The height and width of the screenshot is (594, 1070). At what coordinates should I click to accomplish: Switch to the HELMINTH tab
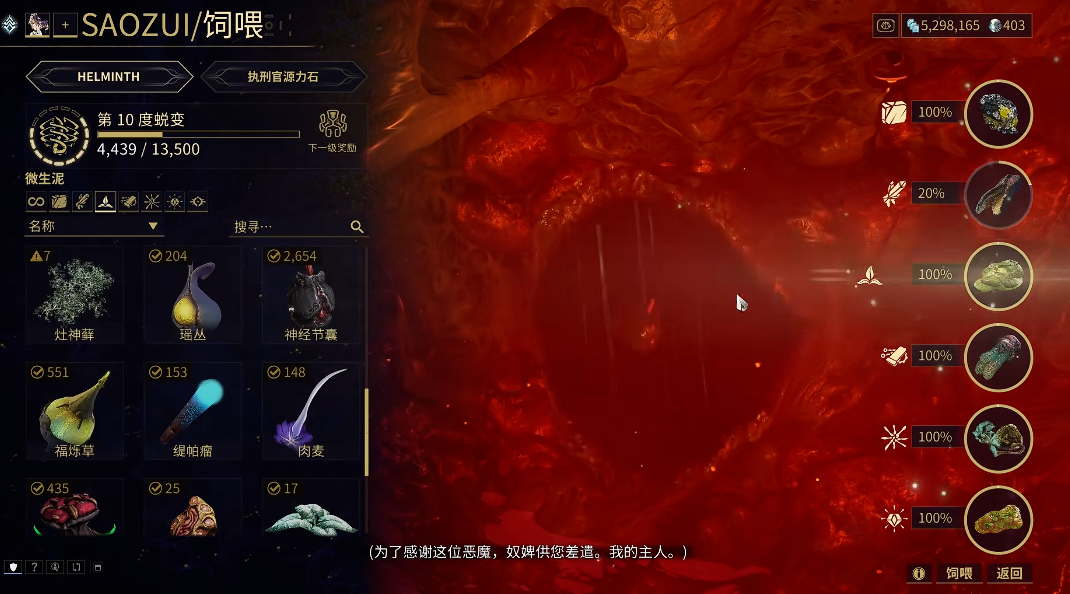pos(109,76)
